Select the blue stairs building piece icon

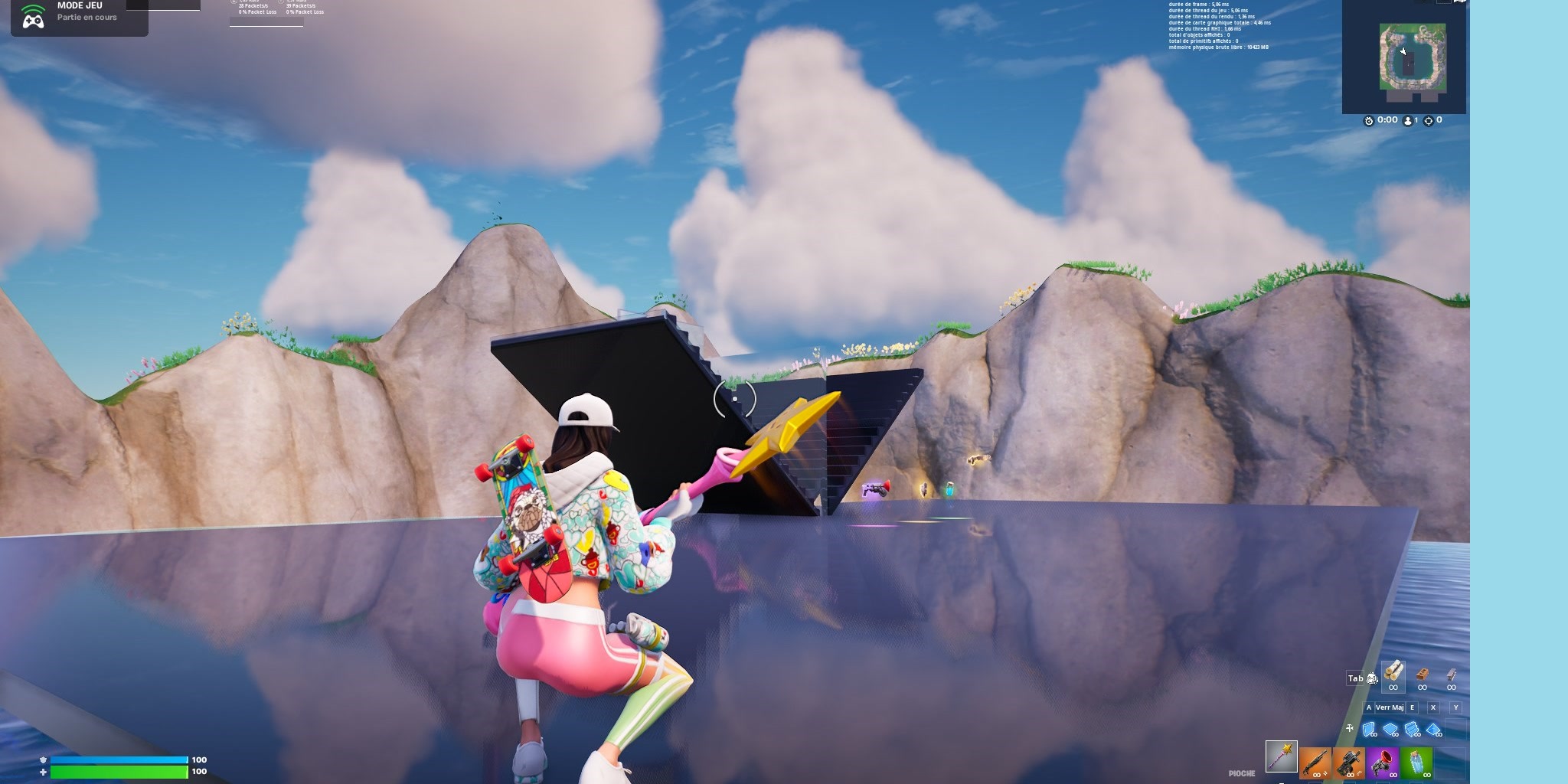pos(1411,728)
